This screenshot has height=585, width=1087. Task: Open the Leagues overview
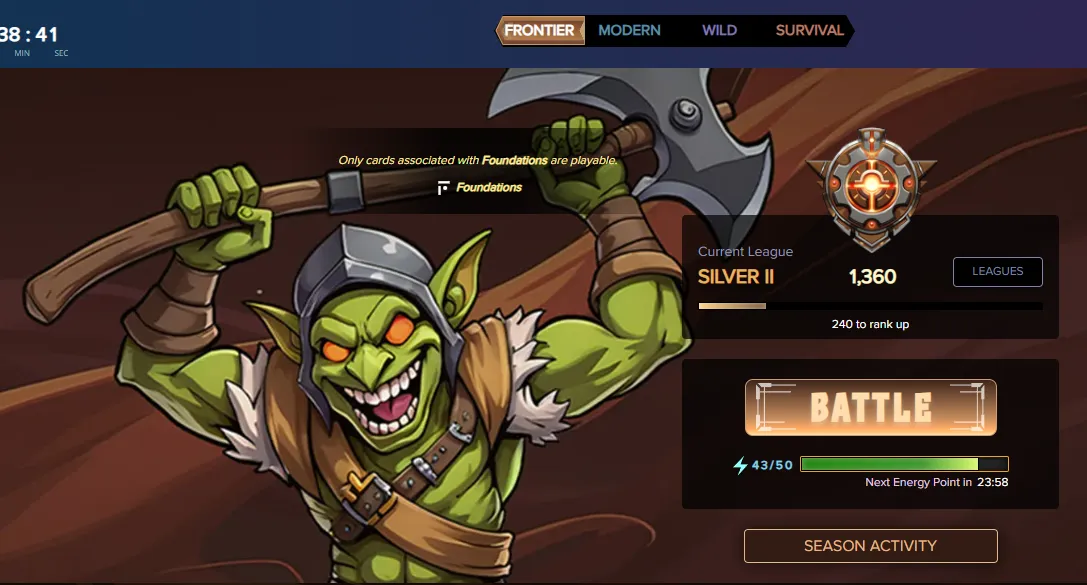pyautogui.click(x=997, y=271)
